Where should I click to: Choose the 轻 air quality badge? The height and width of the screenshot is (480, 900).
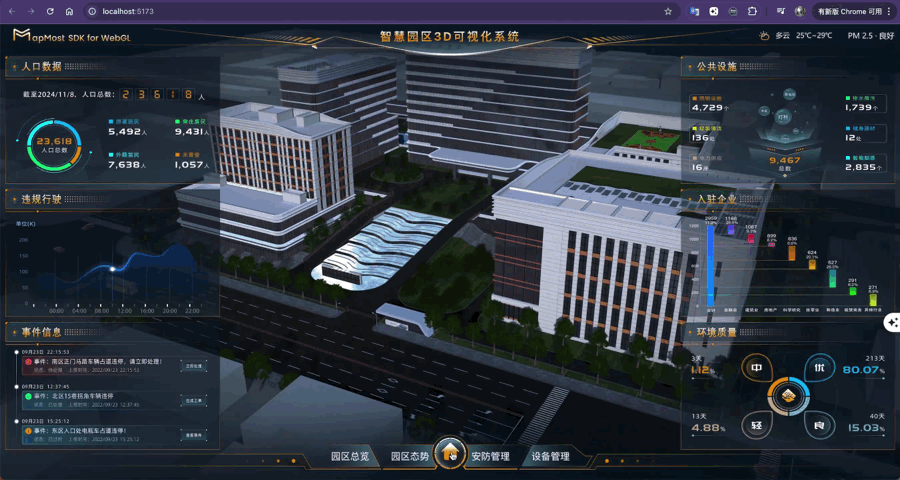tap(757, 426)
